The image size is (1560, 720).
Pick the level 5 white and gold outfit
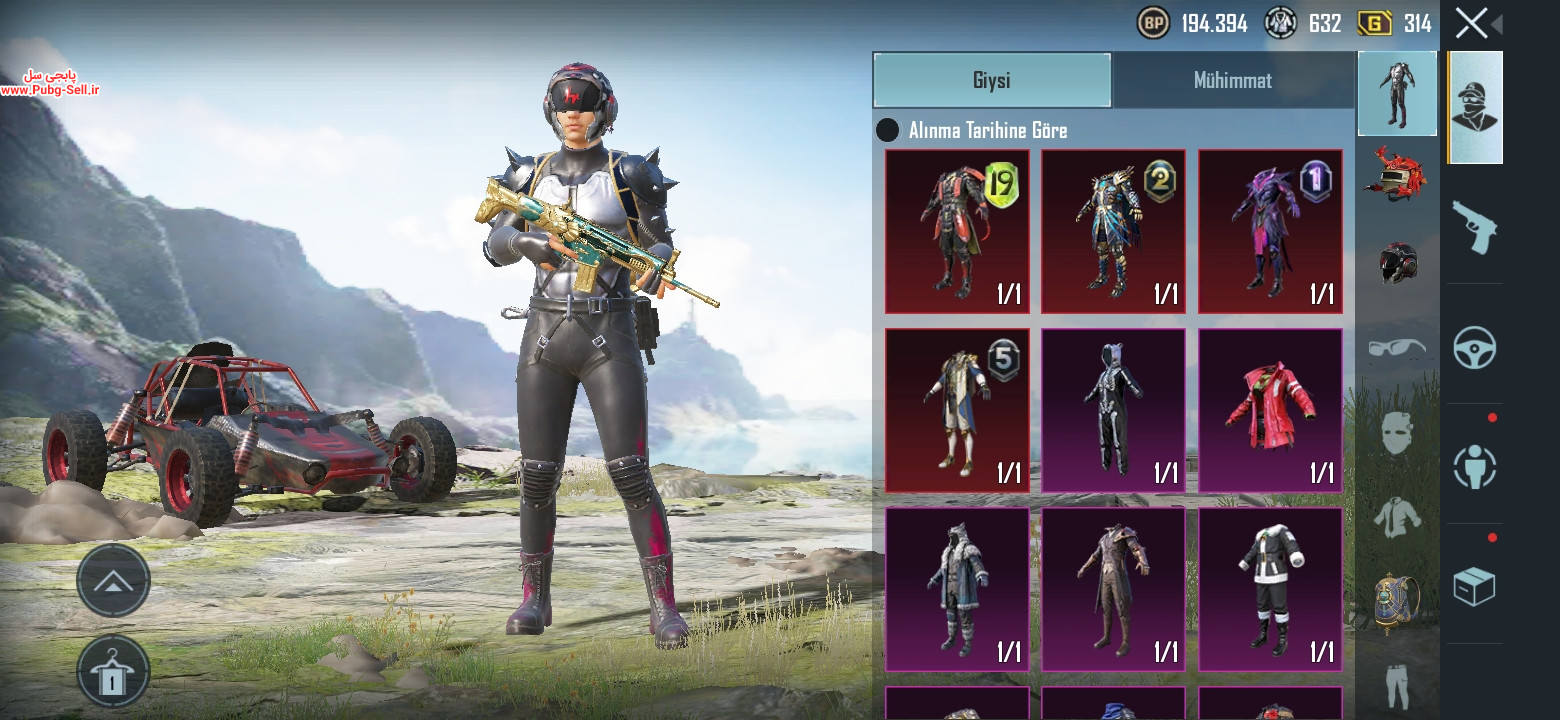pyautogui.click(x=957, y=410)
